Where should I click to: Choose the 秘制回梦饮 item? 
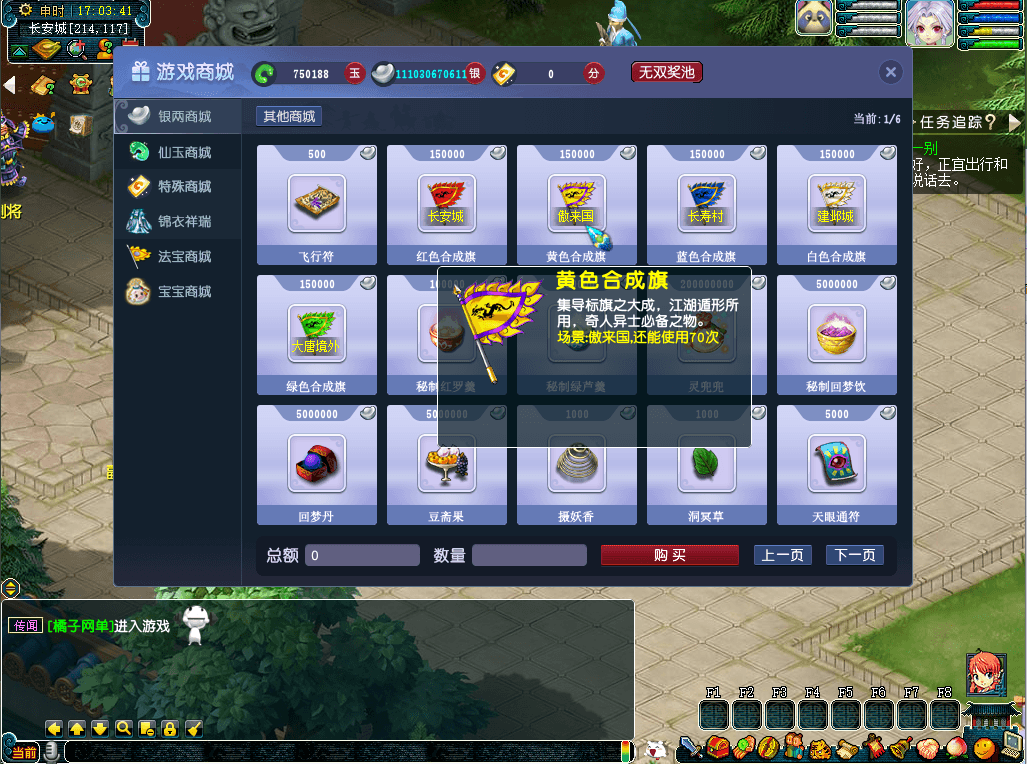[836, 333]
